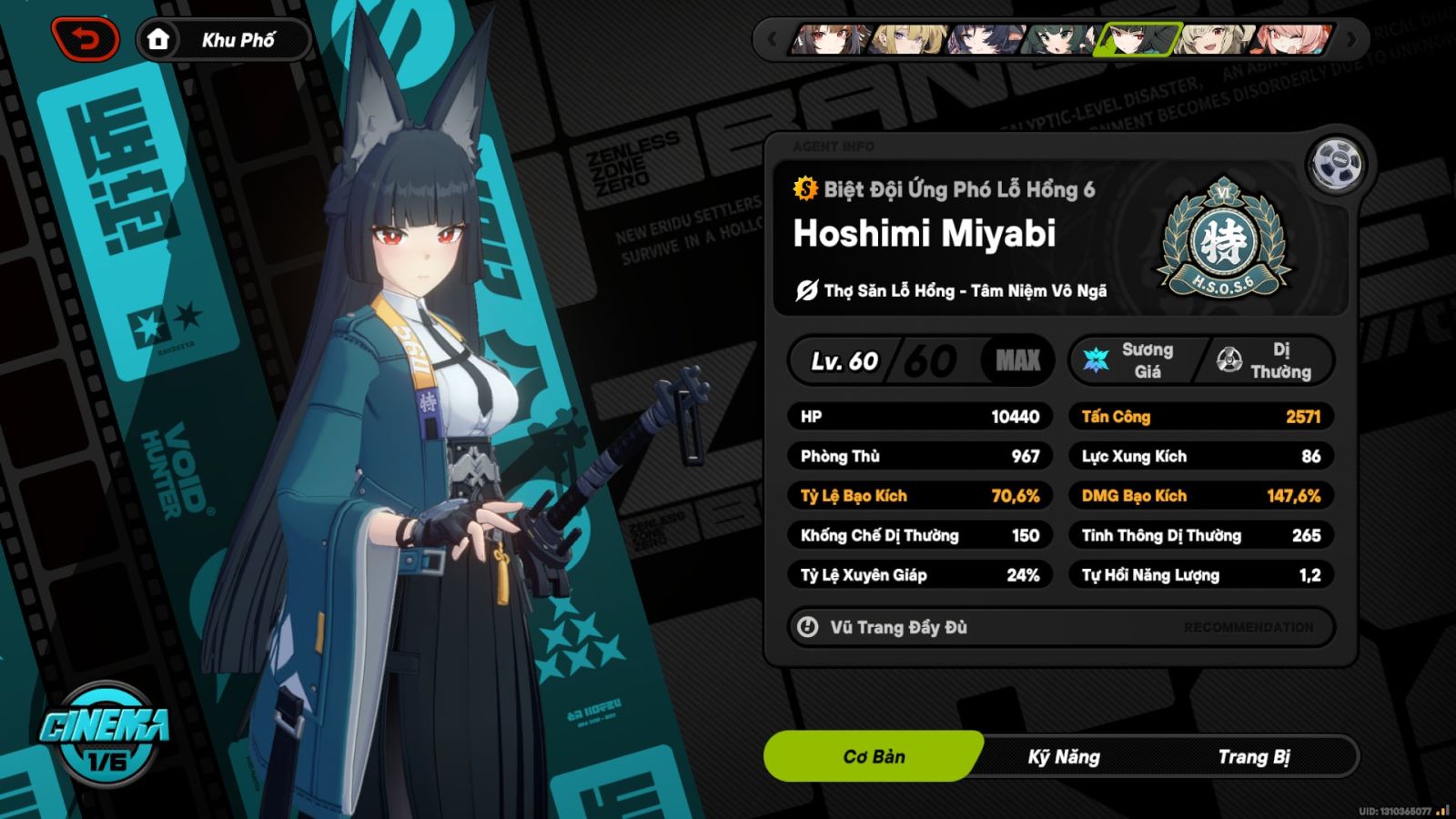The height and width of the screenshot is (819, 1456).
Task: Open the Trang Bị tab
Action: tap(1258, 756)
